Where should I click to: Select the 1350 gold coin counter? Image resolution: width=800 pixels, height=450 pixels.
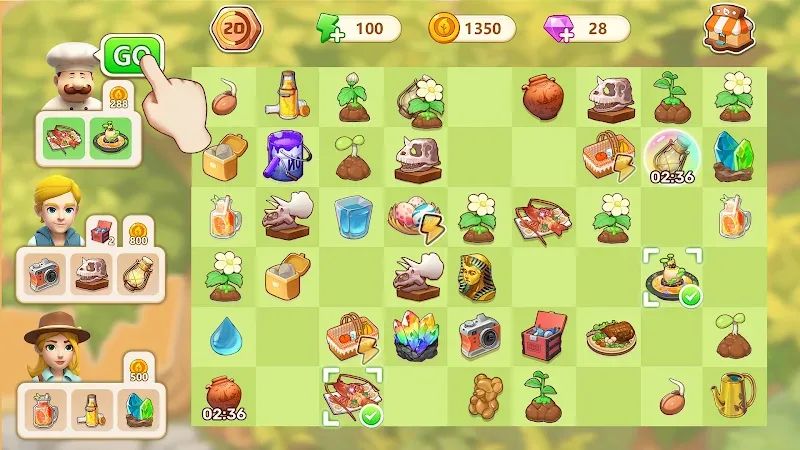[470, 29]
